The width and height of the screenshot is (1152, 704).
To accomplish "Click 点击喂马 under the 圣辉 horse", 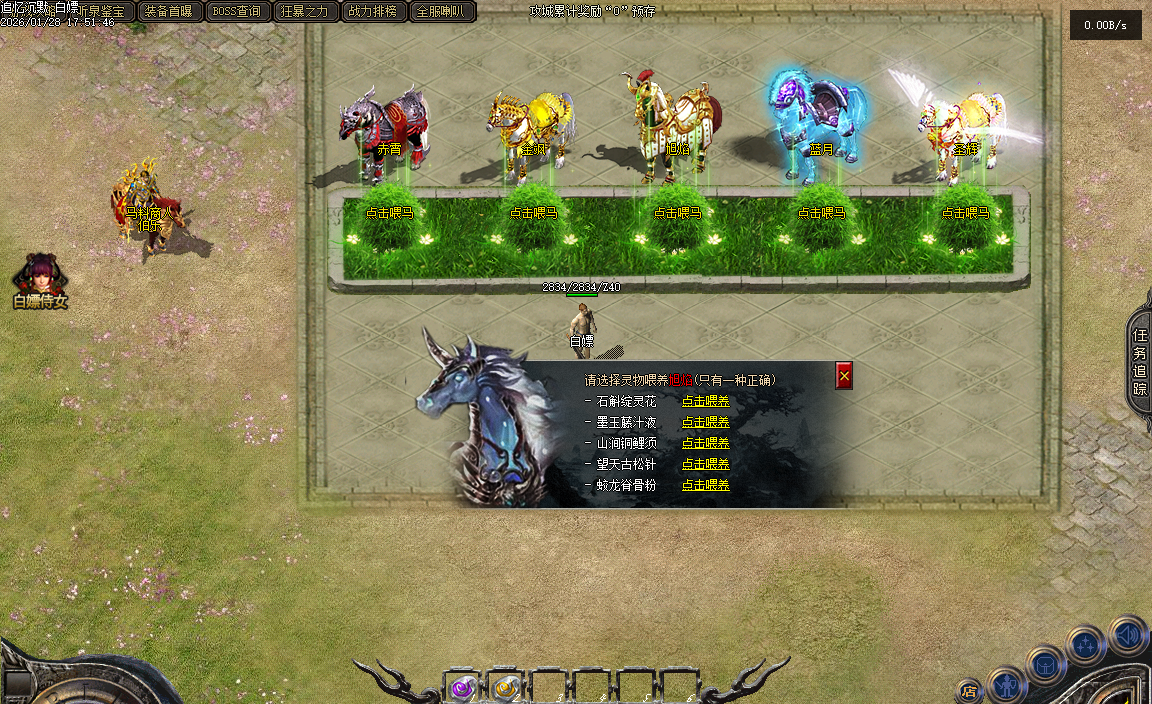I will (x=965, y=213).
